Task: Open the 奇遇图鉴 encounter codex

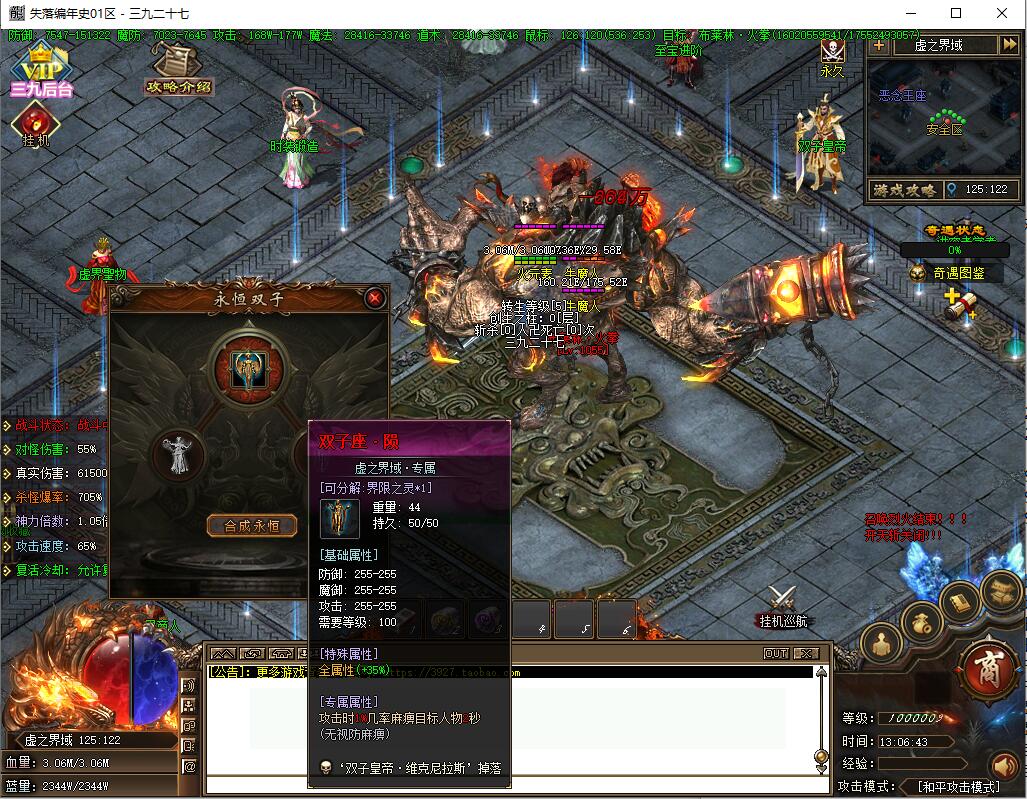Action: coord(954,273)
